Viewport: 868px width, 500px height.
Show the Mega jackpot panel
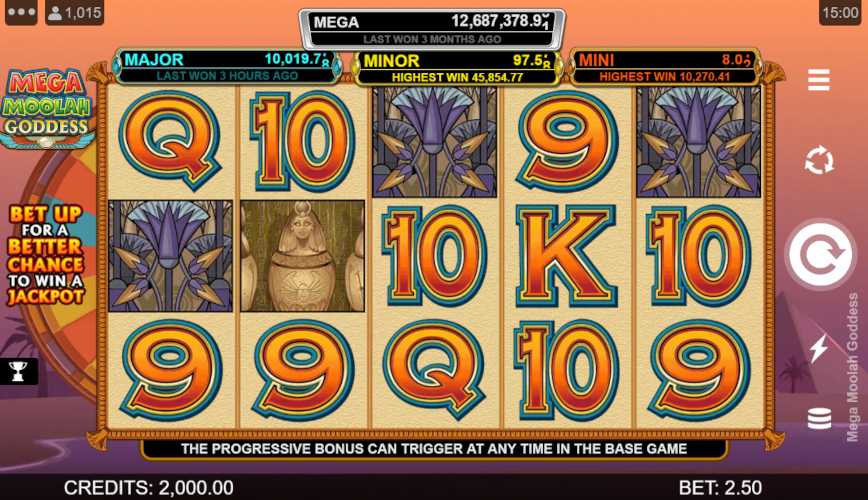432,29
